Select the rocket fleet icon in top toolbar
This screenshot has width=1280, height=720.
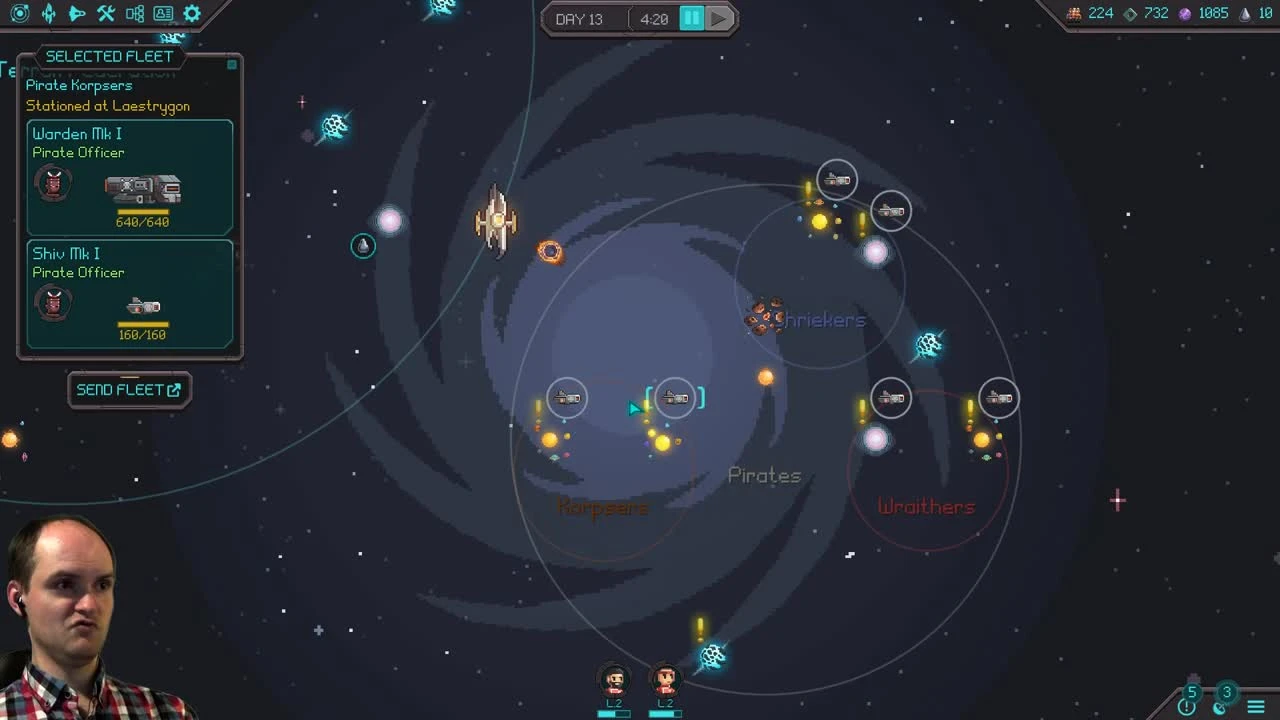pos(47,14)
